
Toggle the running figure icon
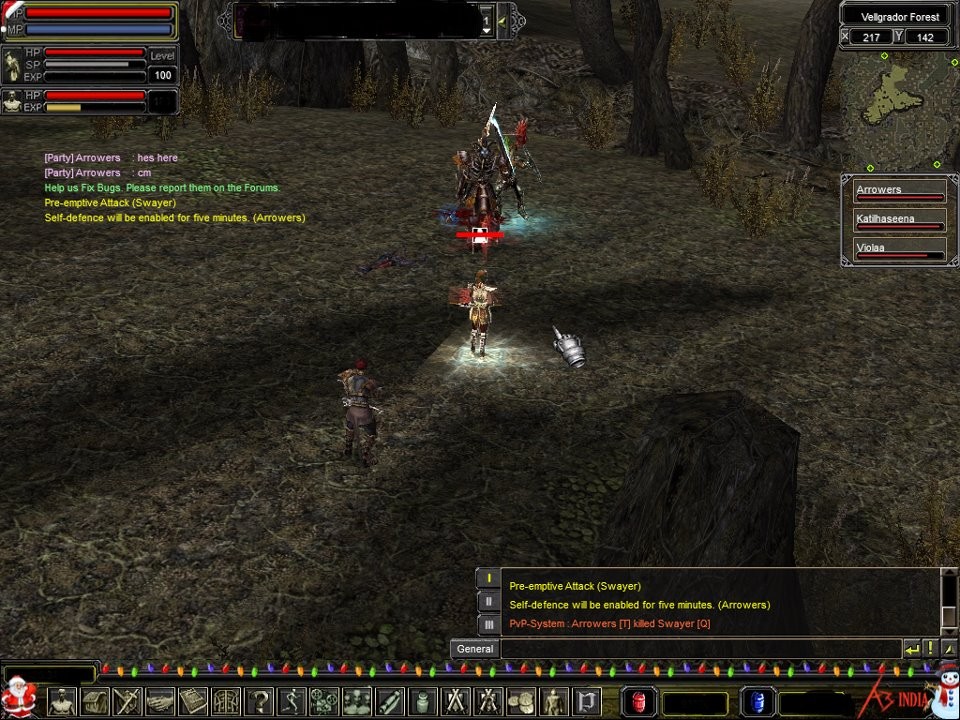(291, 701)
